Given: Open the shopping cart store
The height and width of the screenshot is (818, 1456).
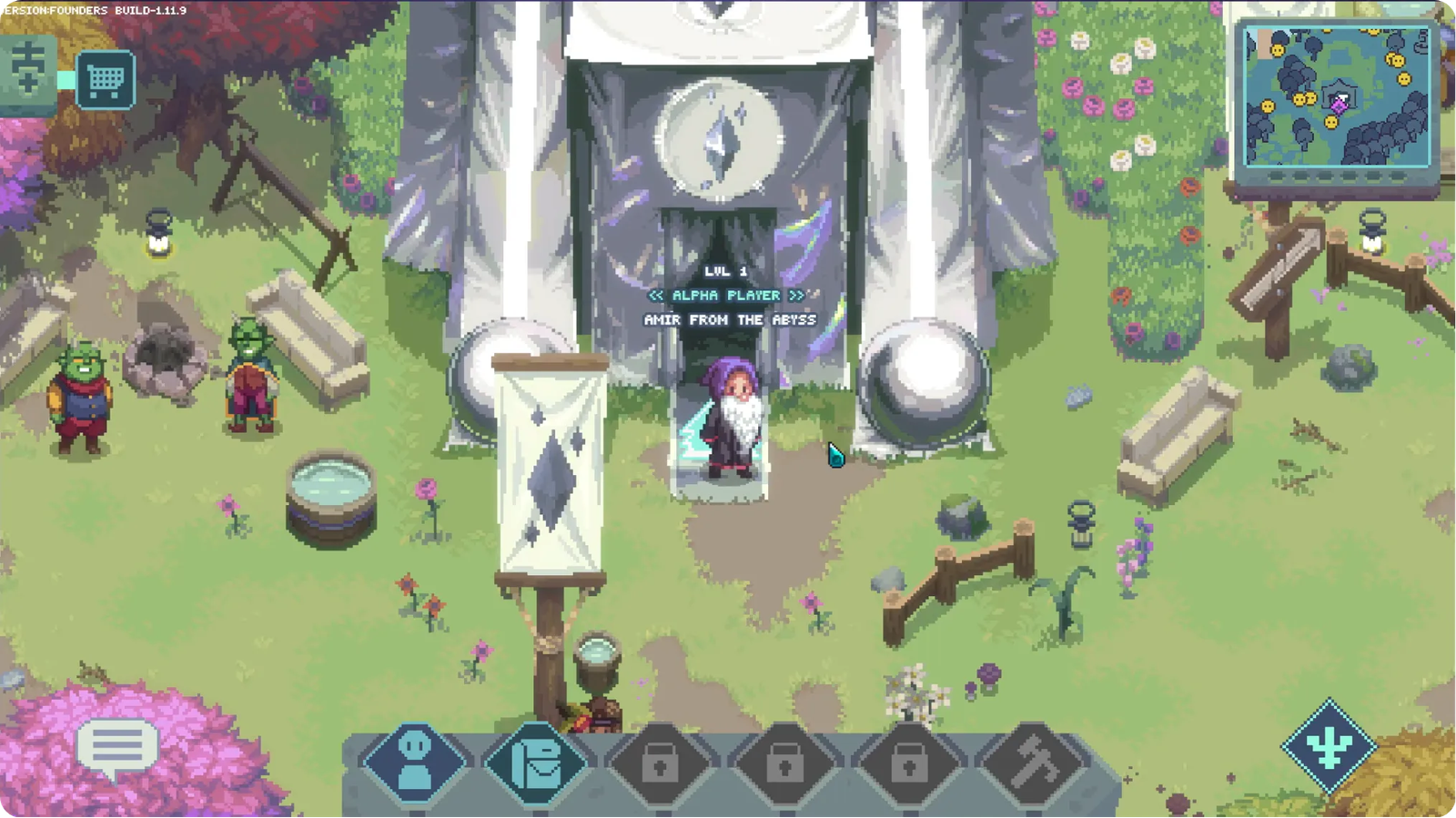Looking at the screenshot, I should (x=106, y=81).
